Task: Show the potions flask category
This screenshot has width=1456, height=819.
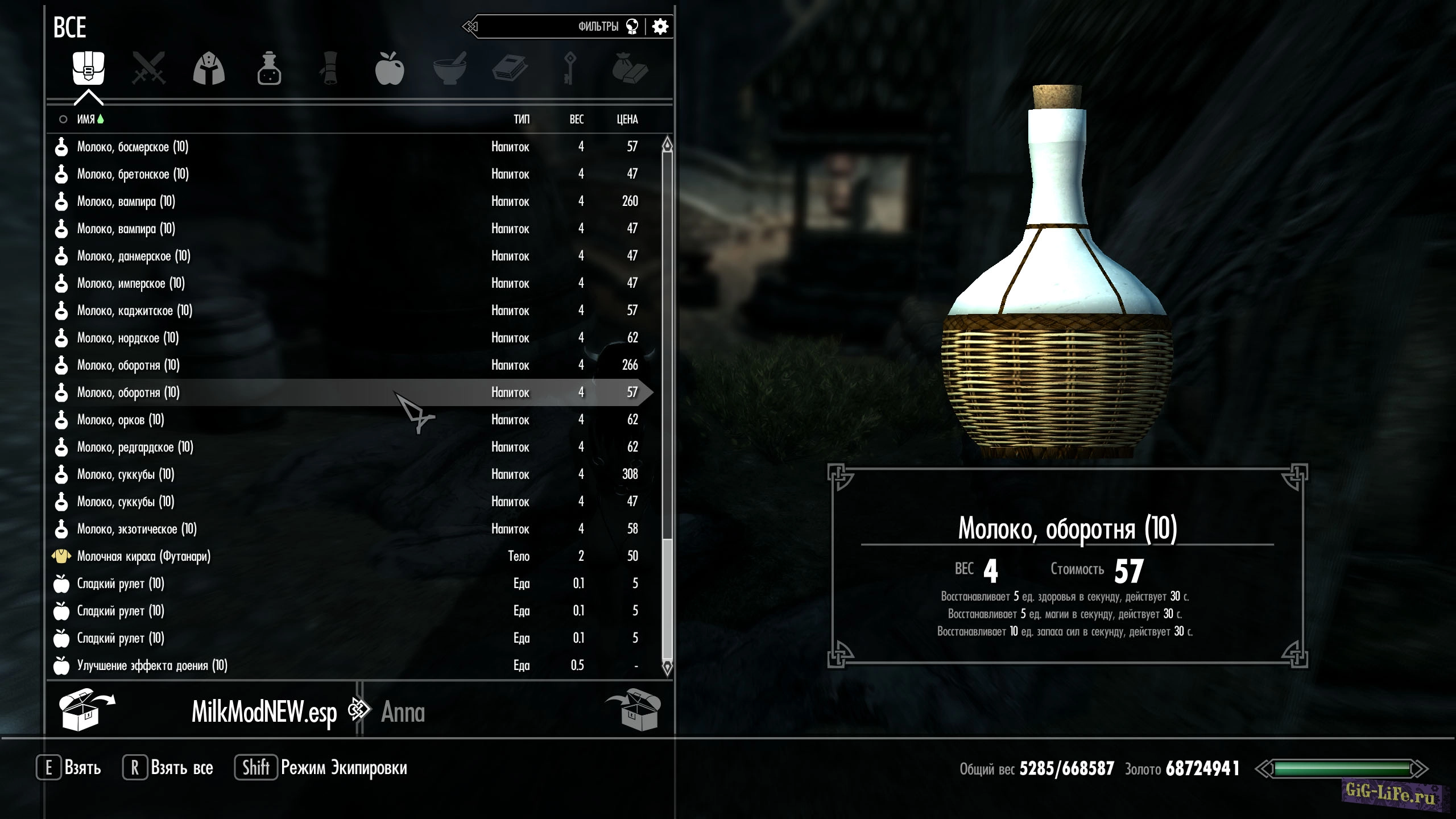Action: (269, 69)
